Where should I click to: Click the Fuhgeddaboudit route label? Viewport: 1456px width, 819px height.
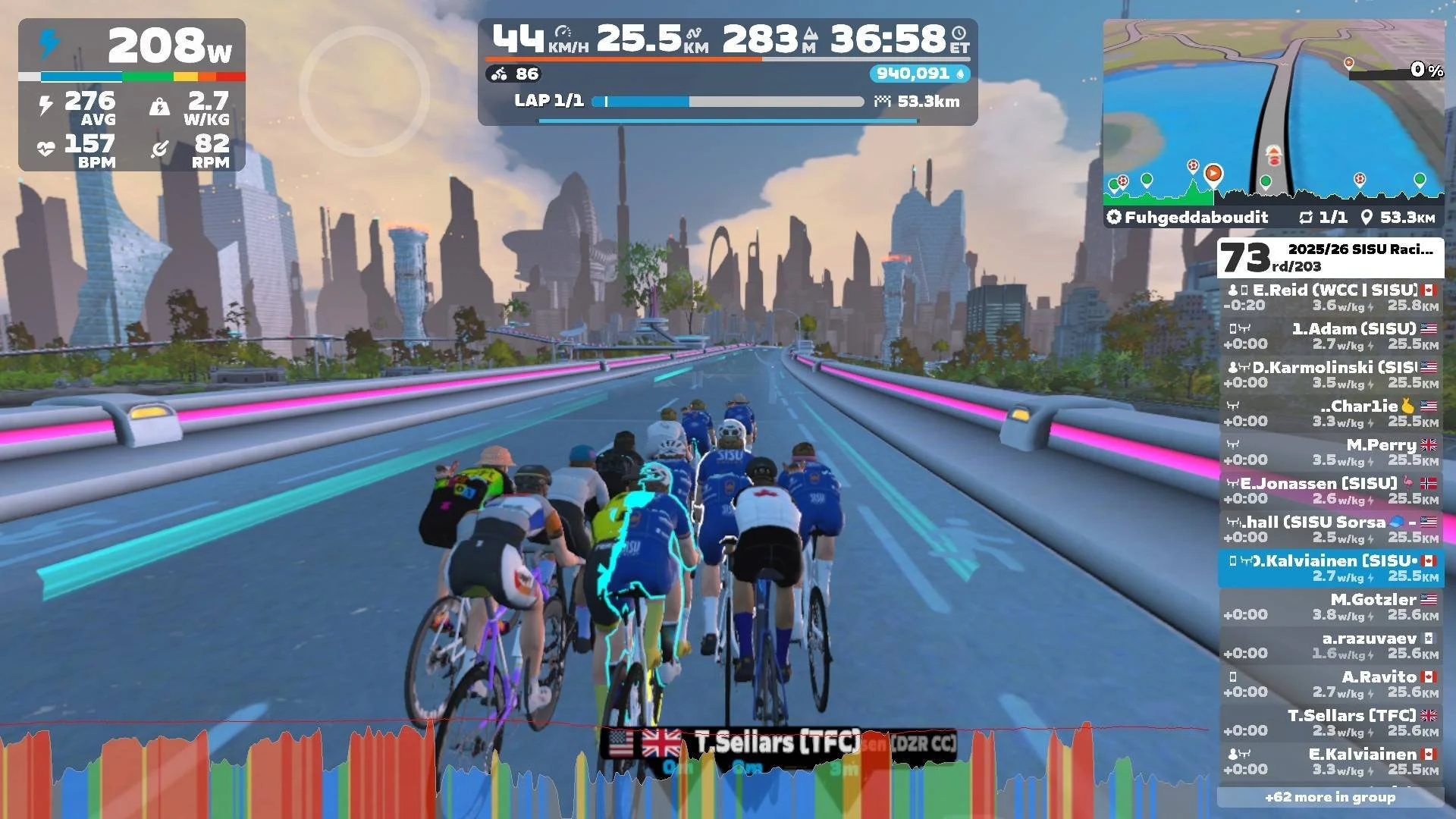(x=1196, y=218)
